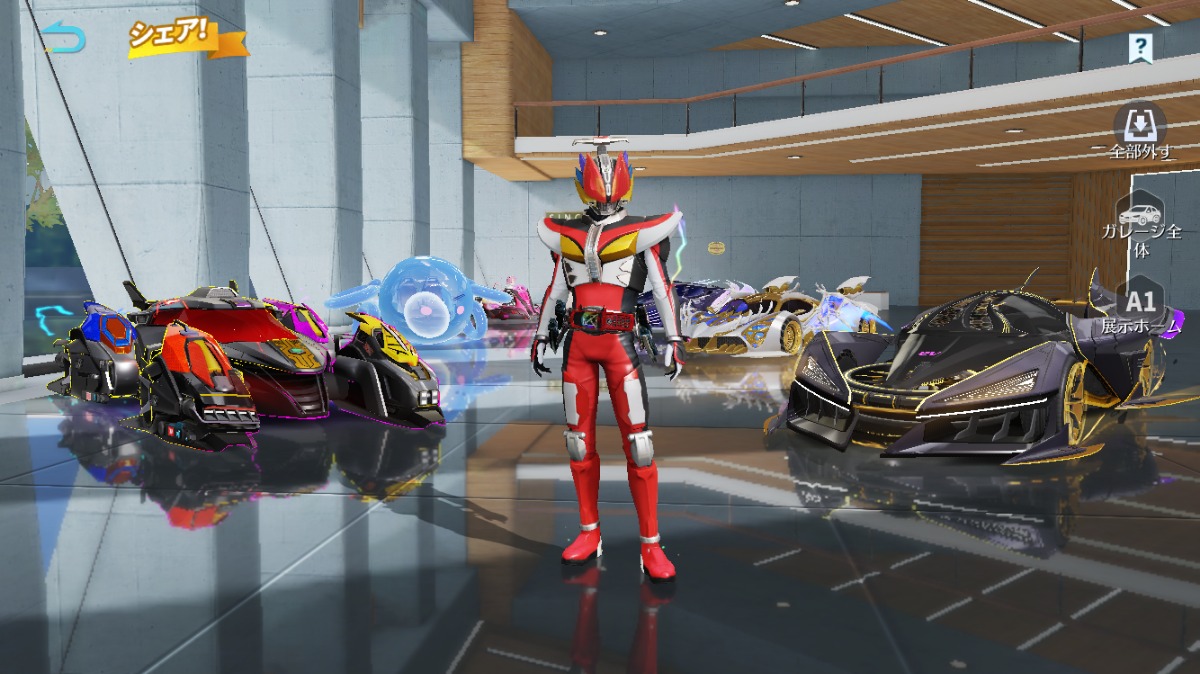Choose the A1 展示ホーム display option
This screenshot has height=674, width=1200.
1141,309
